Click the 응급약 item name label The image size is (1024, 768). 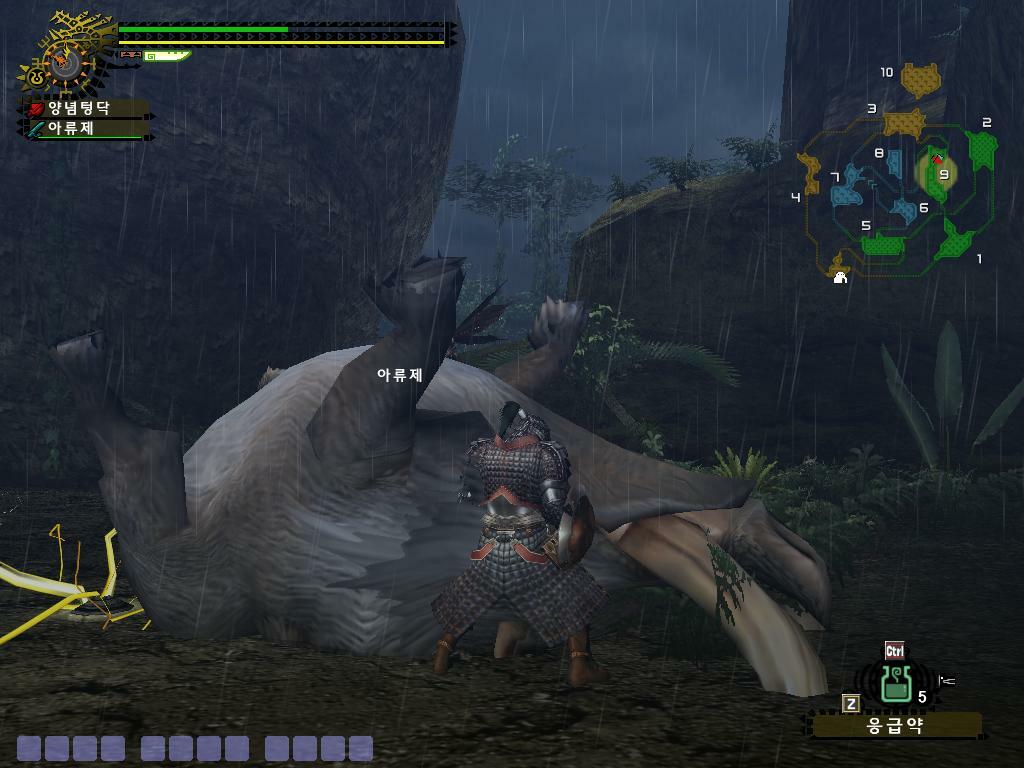tap(895, 725)
